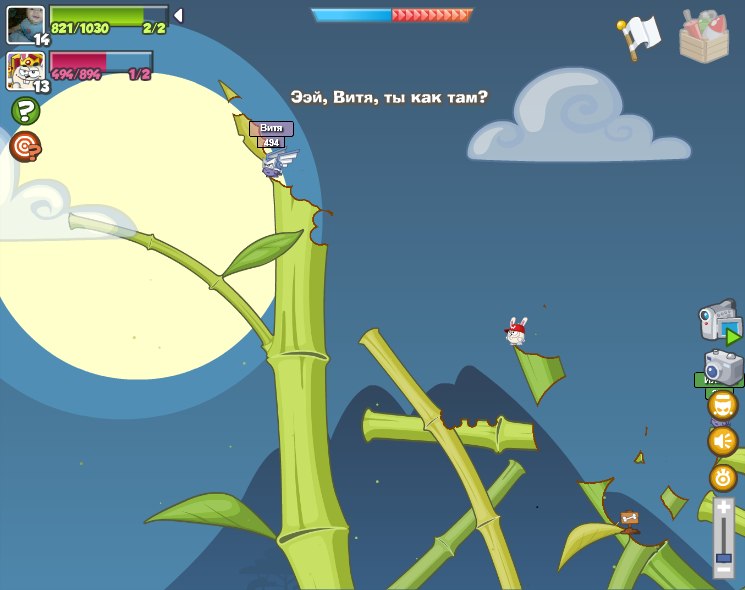Viewport: 745px width, 590px height.
Task: Toggle sound with the speaker button
Action: (723, 440)
